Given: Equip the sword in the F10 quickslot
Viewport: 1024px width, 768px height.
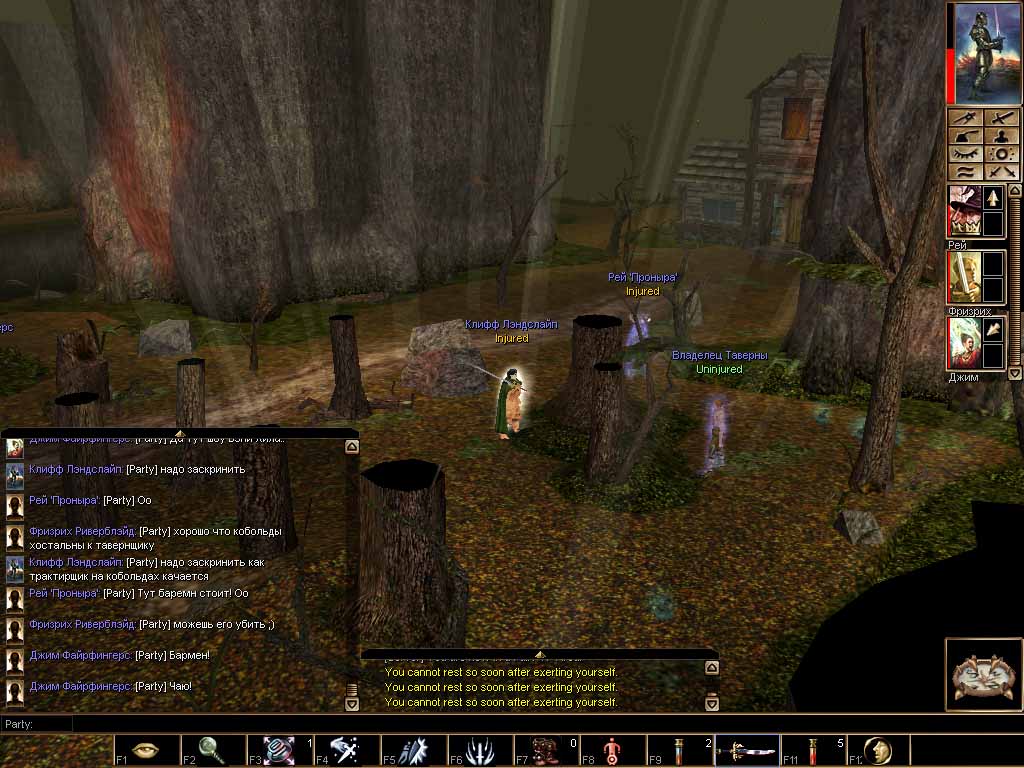Looking at the screenshot, I should pyautogui.click(x=746, y=750).
